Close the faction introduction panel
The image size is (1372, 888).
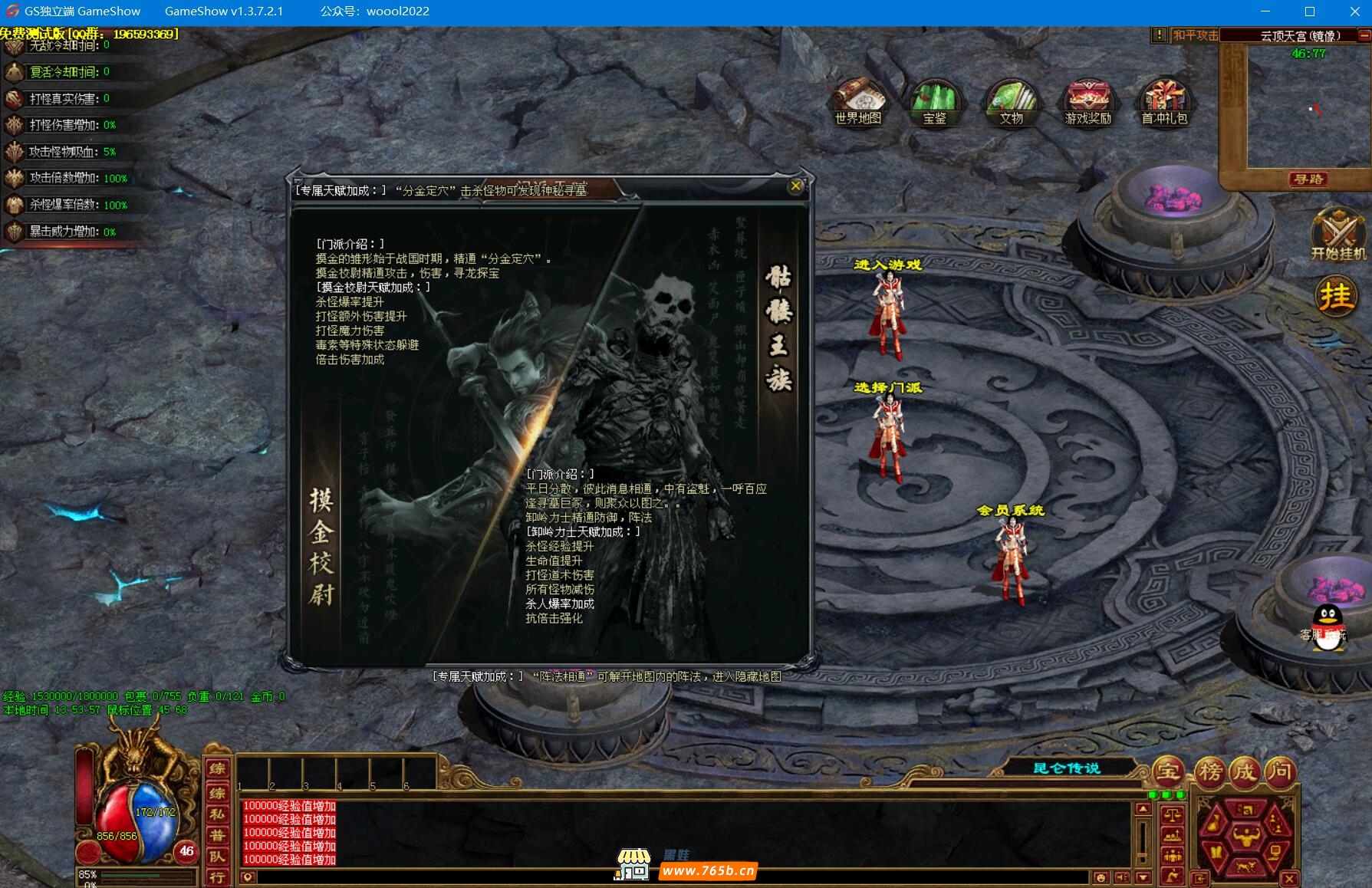795,186
